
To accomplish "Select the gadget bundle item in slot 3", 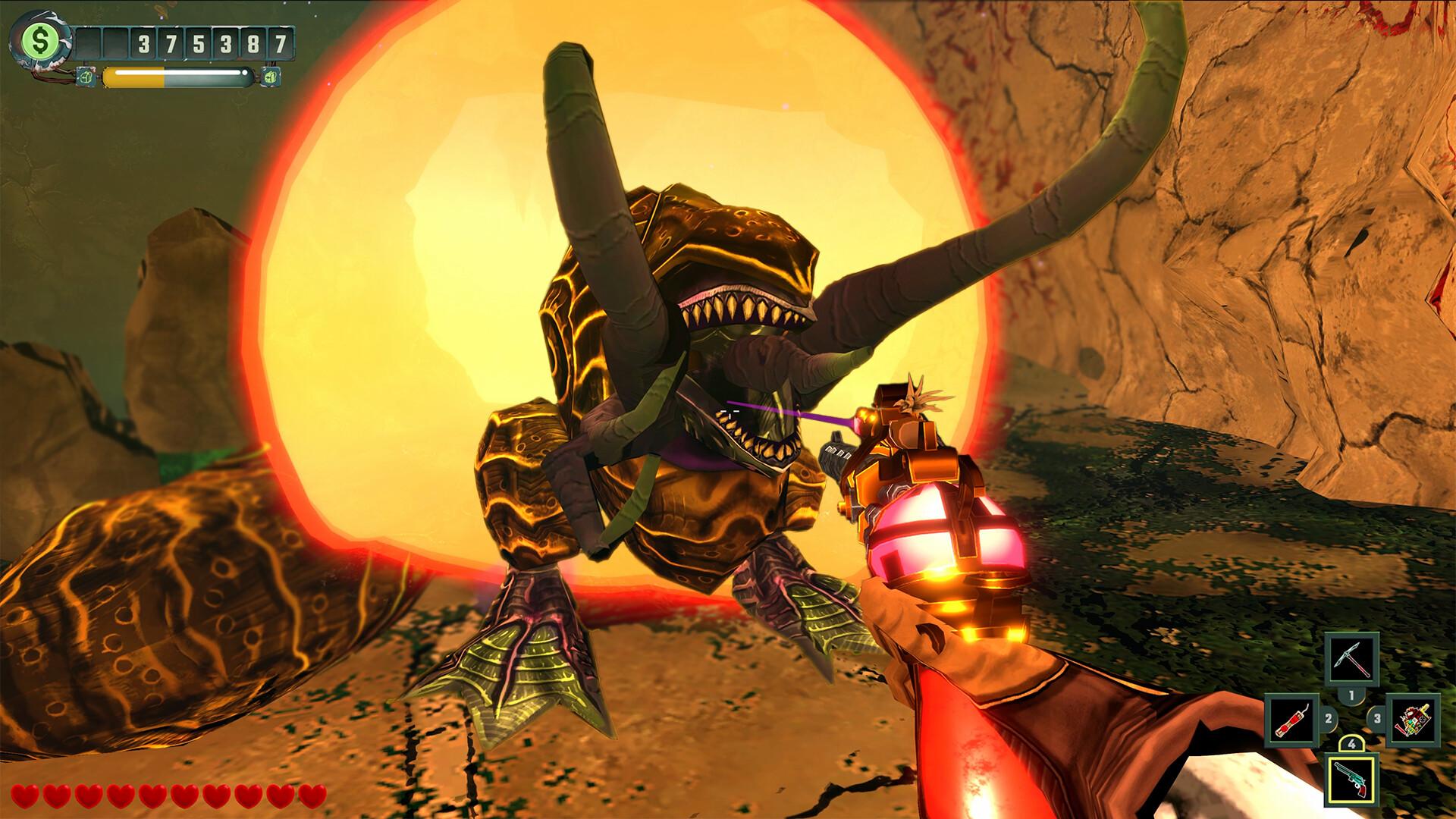I will coord(1413,720).
